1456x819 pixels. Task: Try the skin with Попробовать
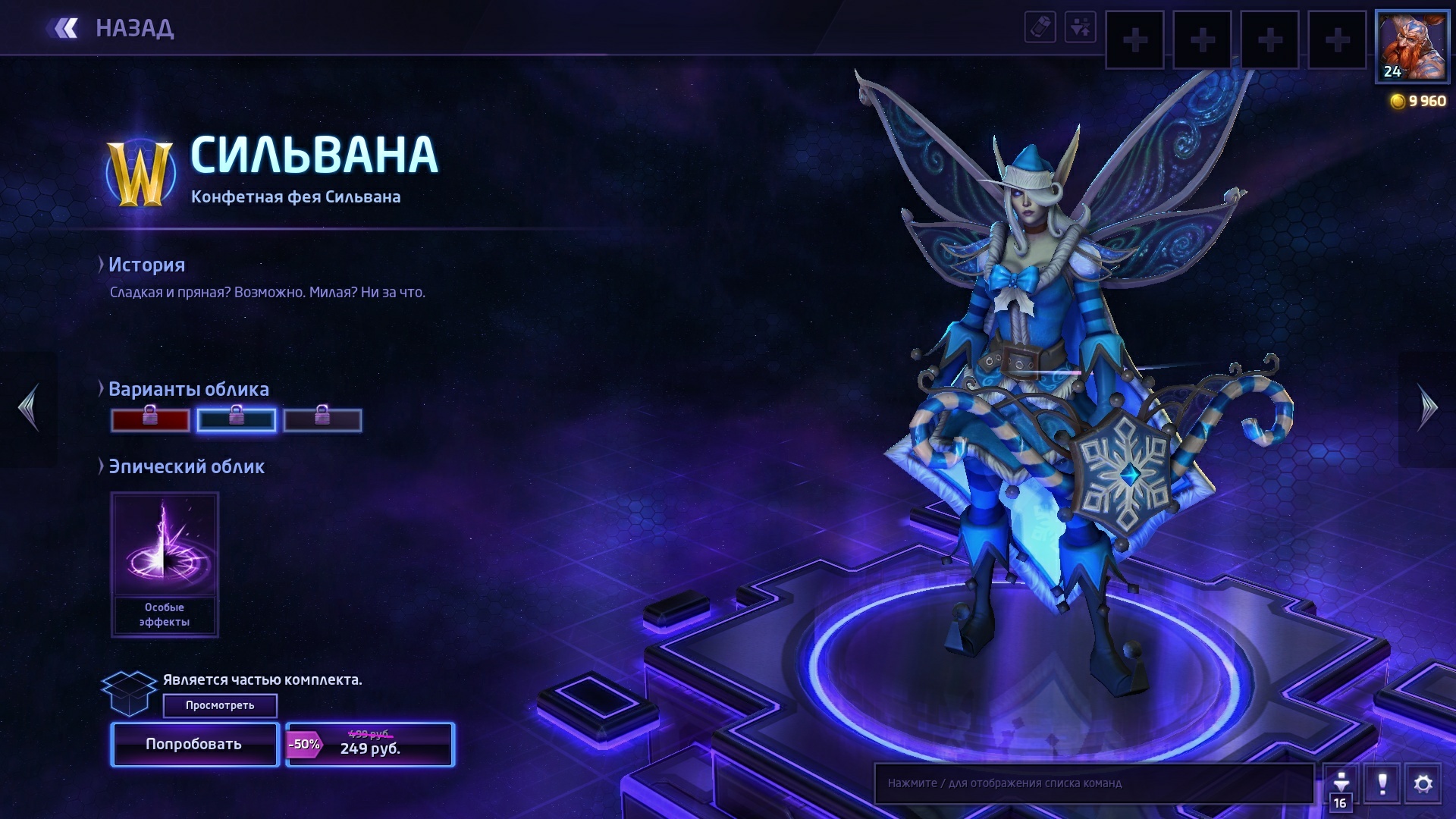coord(195,745)
